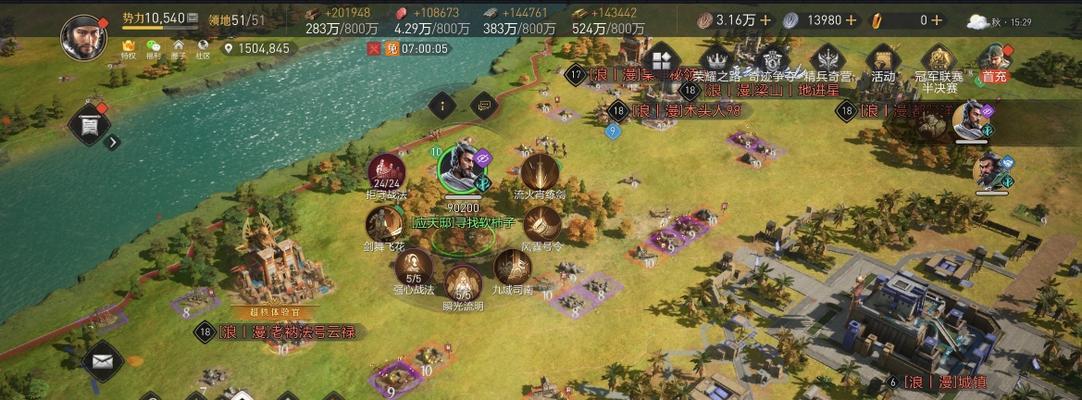Select the 风雷号令 skill icon
The image size is (1082, 400).
tap(543, 224)
